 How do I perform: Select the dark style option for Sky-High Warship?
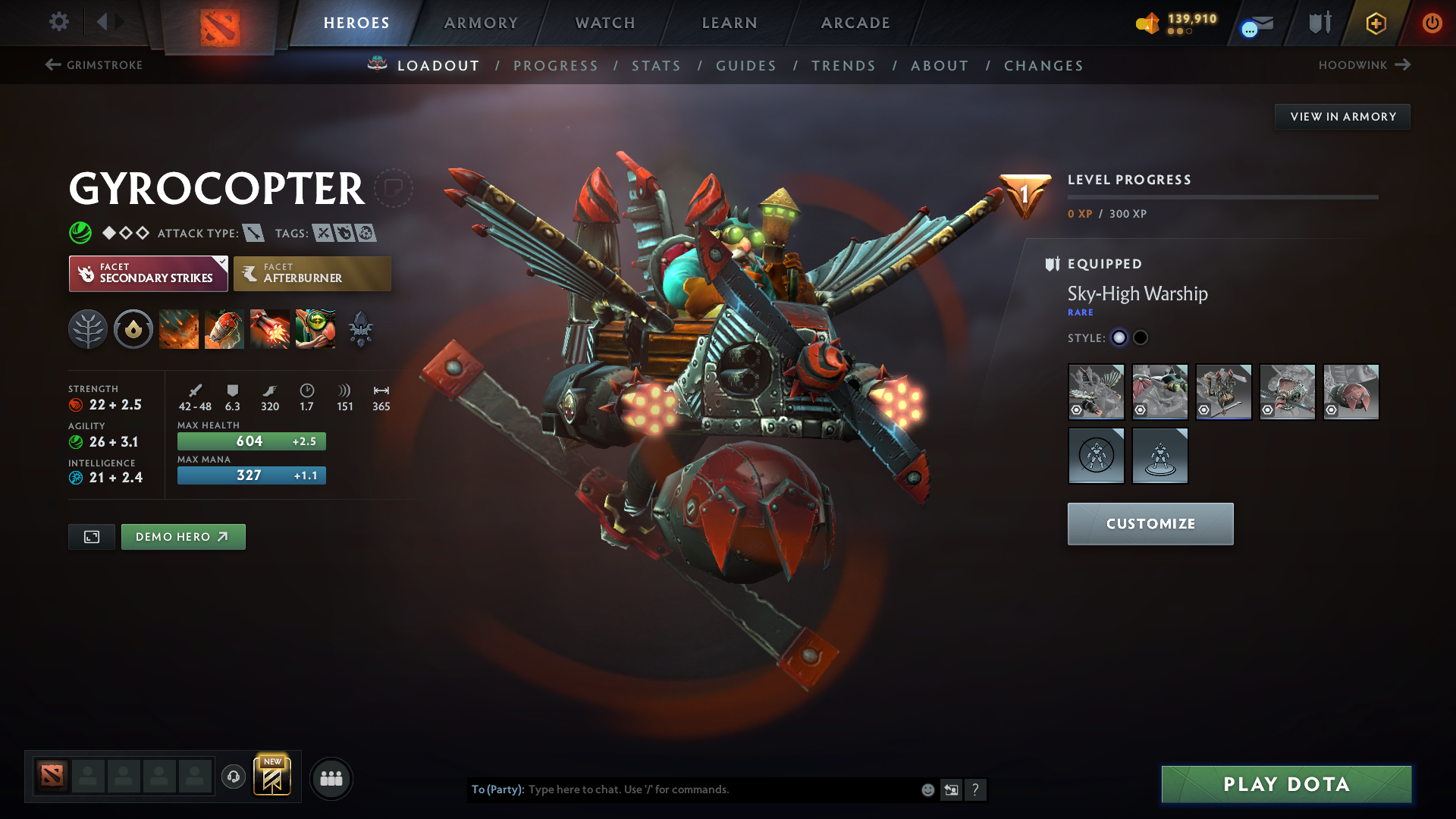point(1141,337)
